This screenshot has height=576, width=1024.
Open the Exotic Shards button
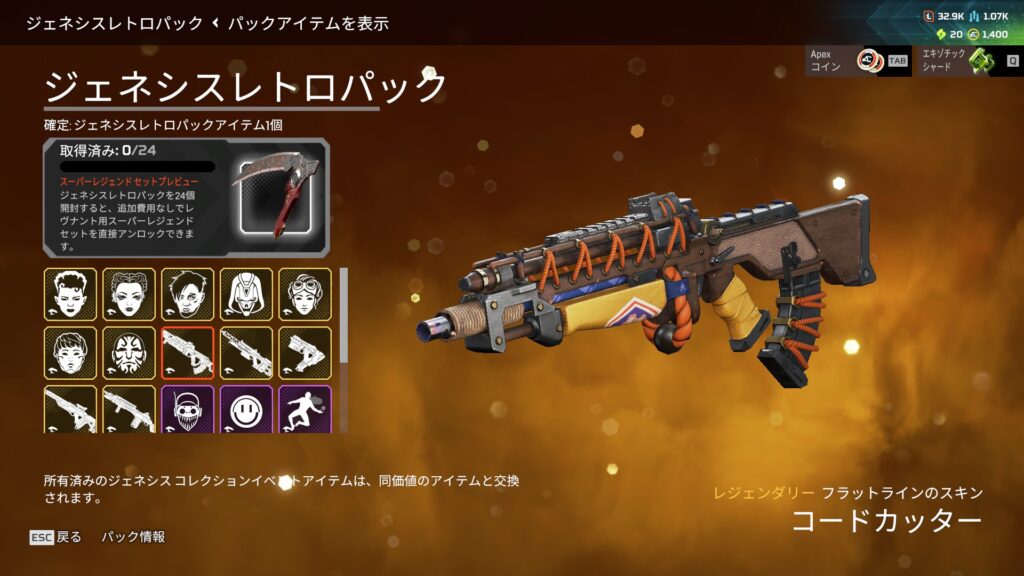[x=967, y=61]
